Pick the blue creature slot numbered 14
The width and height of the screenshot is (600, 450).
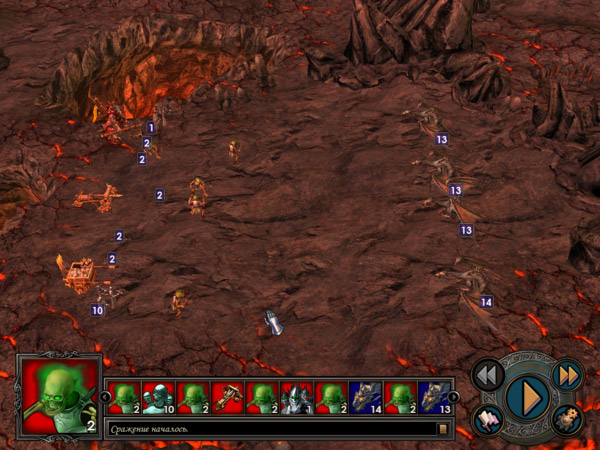click(366, 398)
